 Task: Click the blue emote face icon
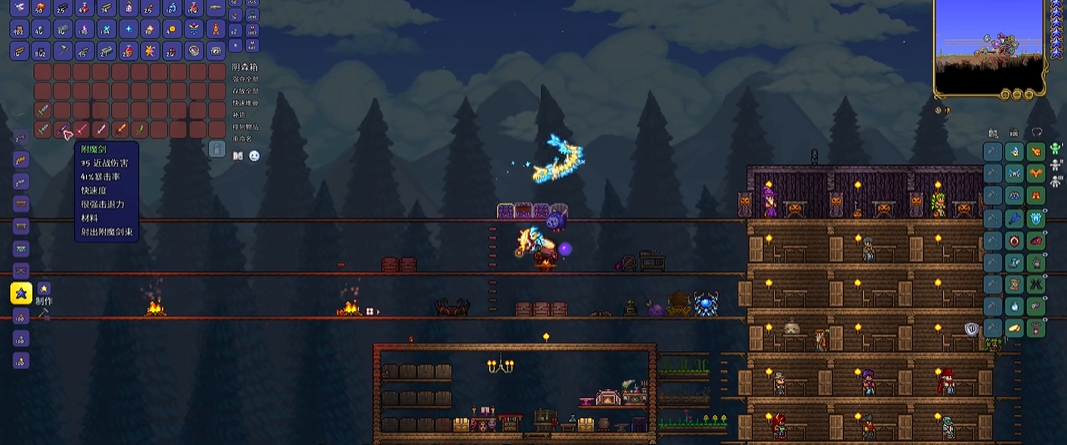click(x=254, y=156)
